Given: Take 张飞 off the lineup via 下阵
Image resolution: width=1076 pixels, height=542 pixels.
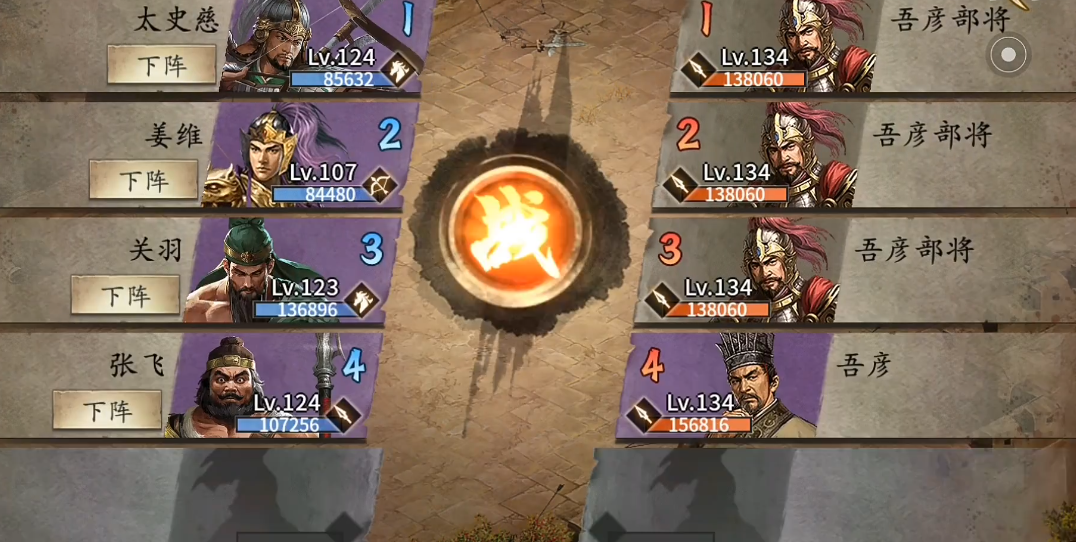Looking at the screenshot, I should [x=107, y=410].
